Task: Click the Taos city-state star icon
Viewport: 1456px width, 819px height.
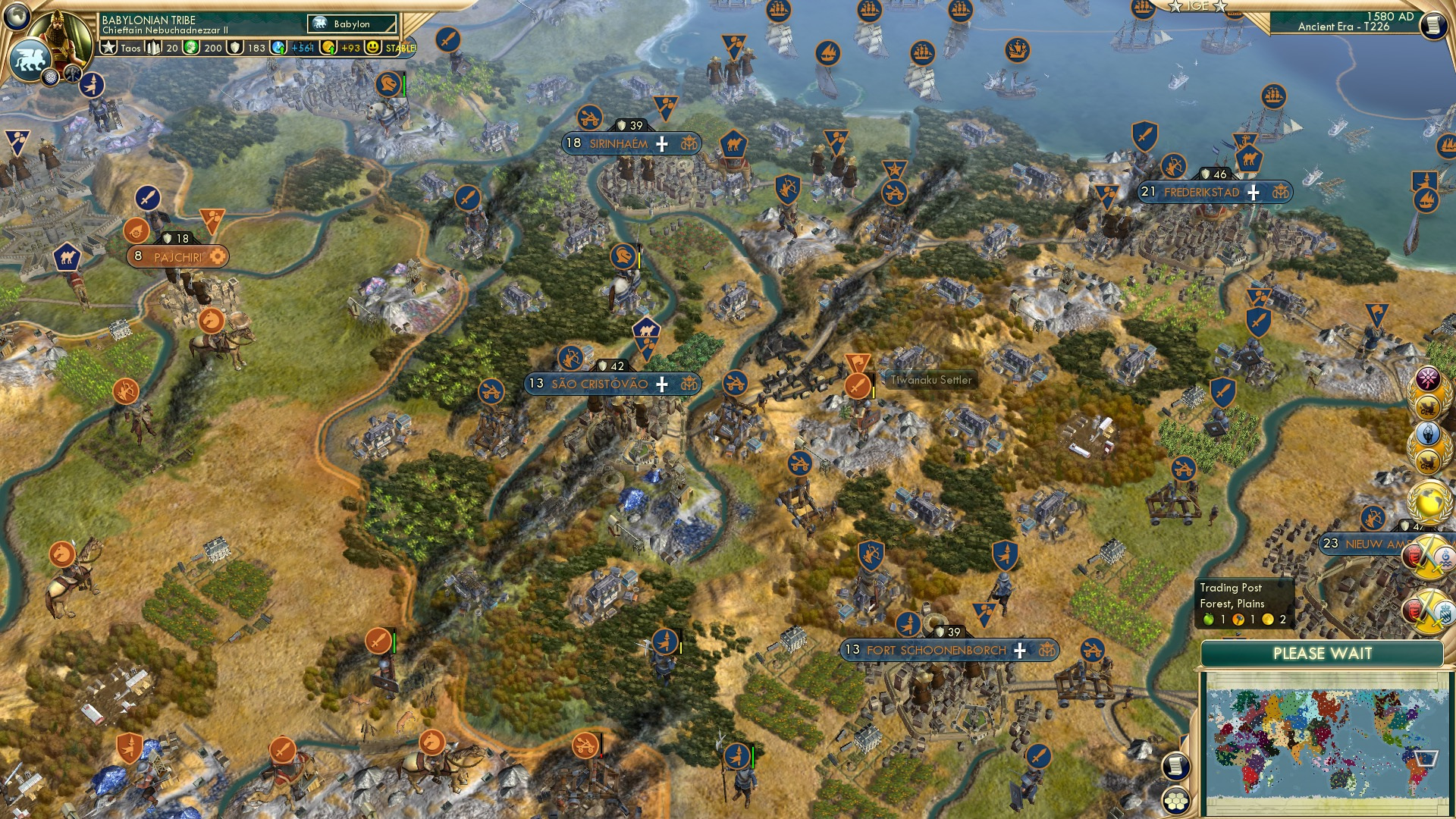Action: point(110,47)
